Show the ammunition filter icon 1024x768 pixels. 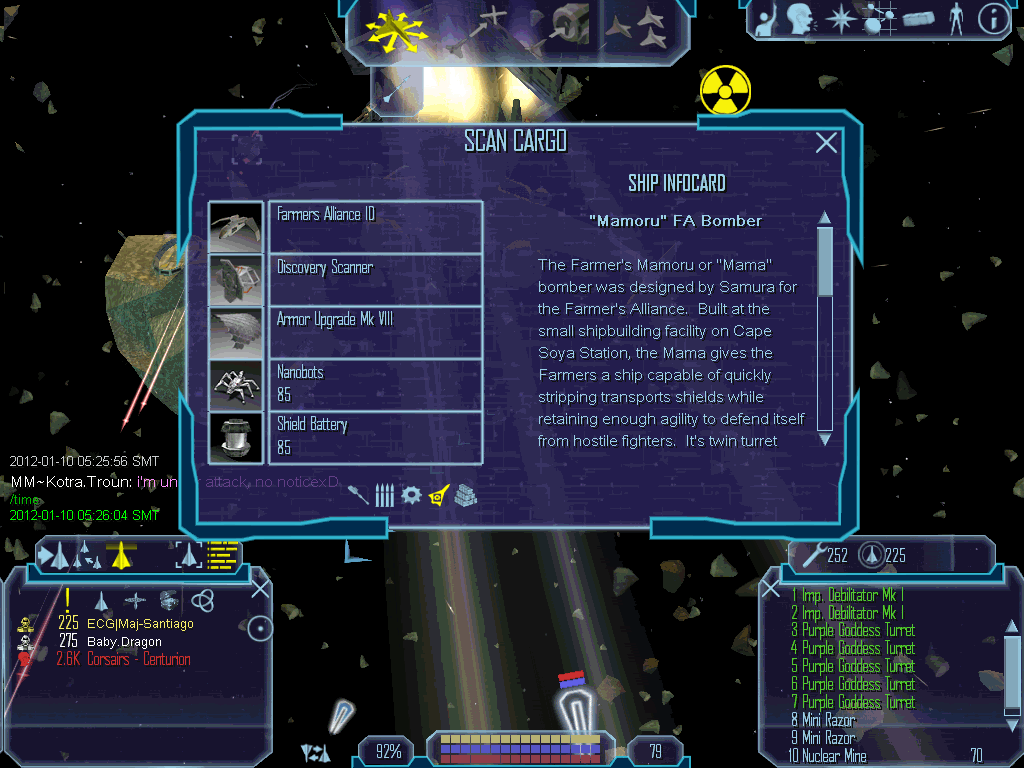click(384, 494)
